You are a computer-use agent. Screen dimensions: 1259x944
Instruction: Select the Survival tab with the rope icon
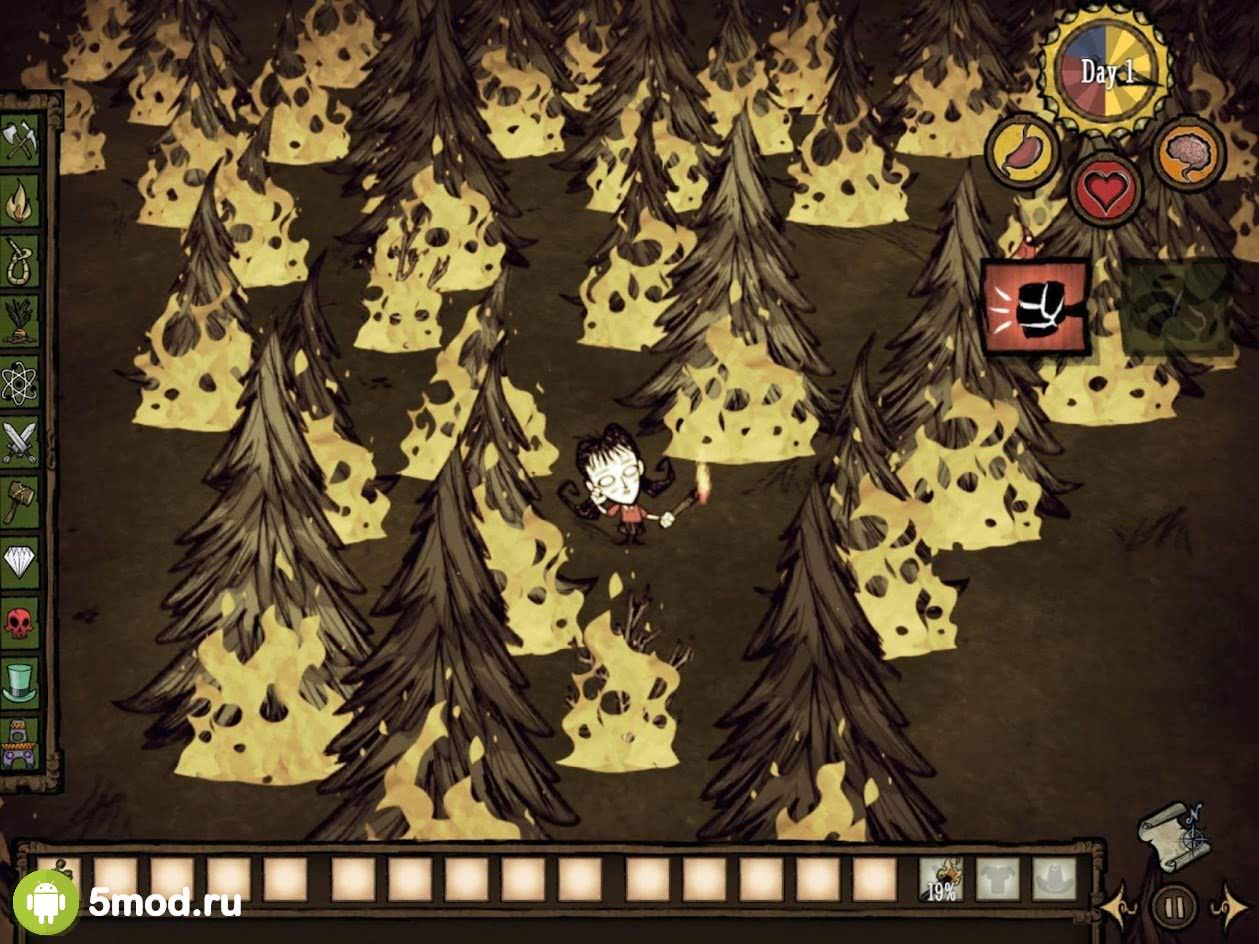pyautogui.click(x=21, y=260)
